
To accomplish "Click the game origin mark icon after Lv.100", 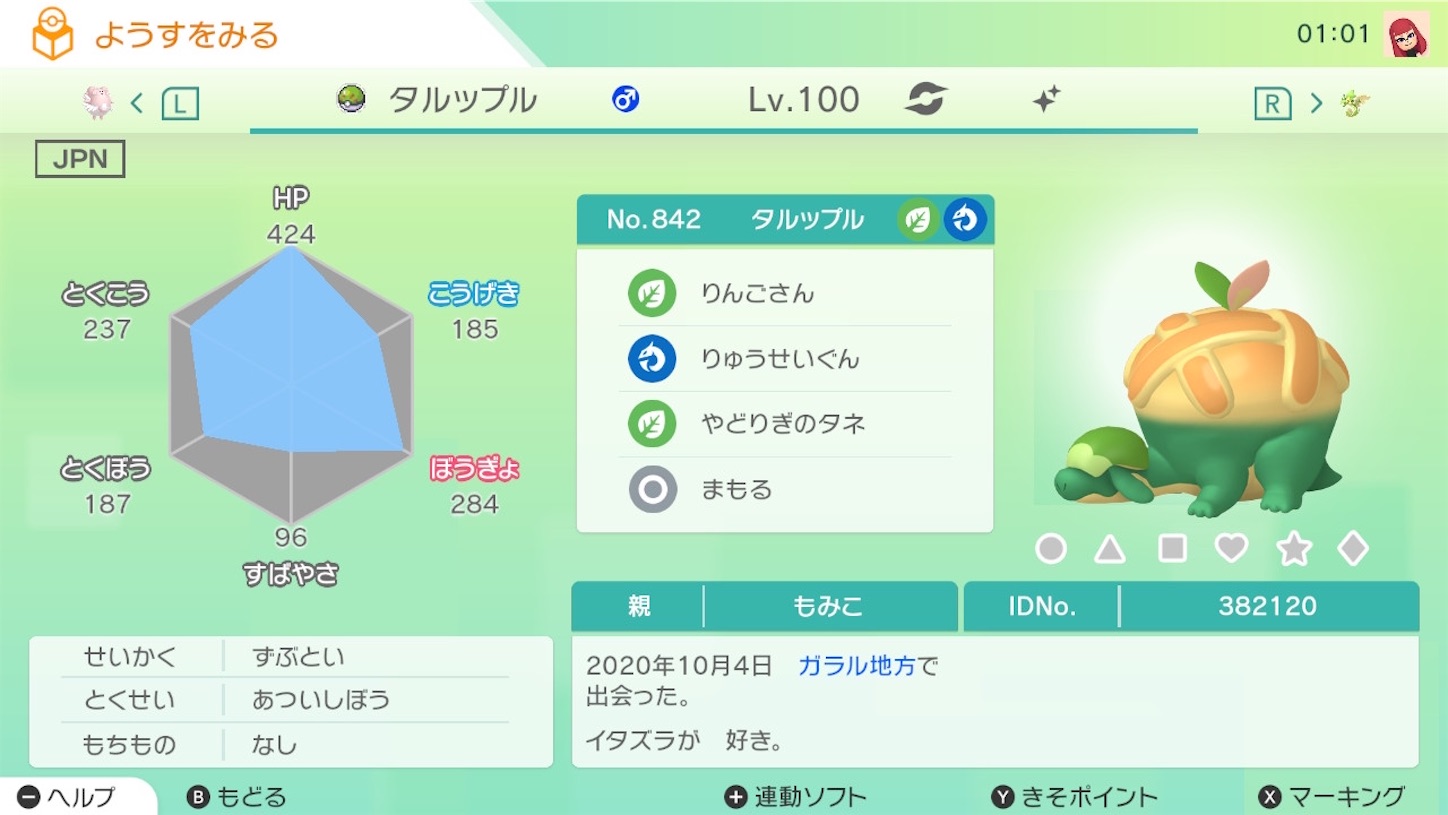I will tap(925, 99).
